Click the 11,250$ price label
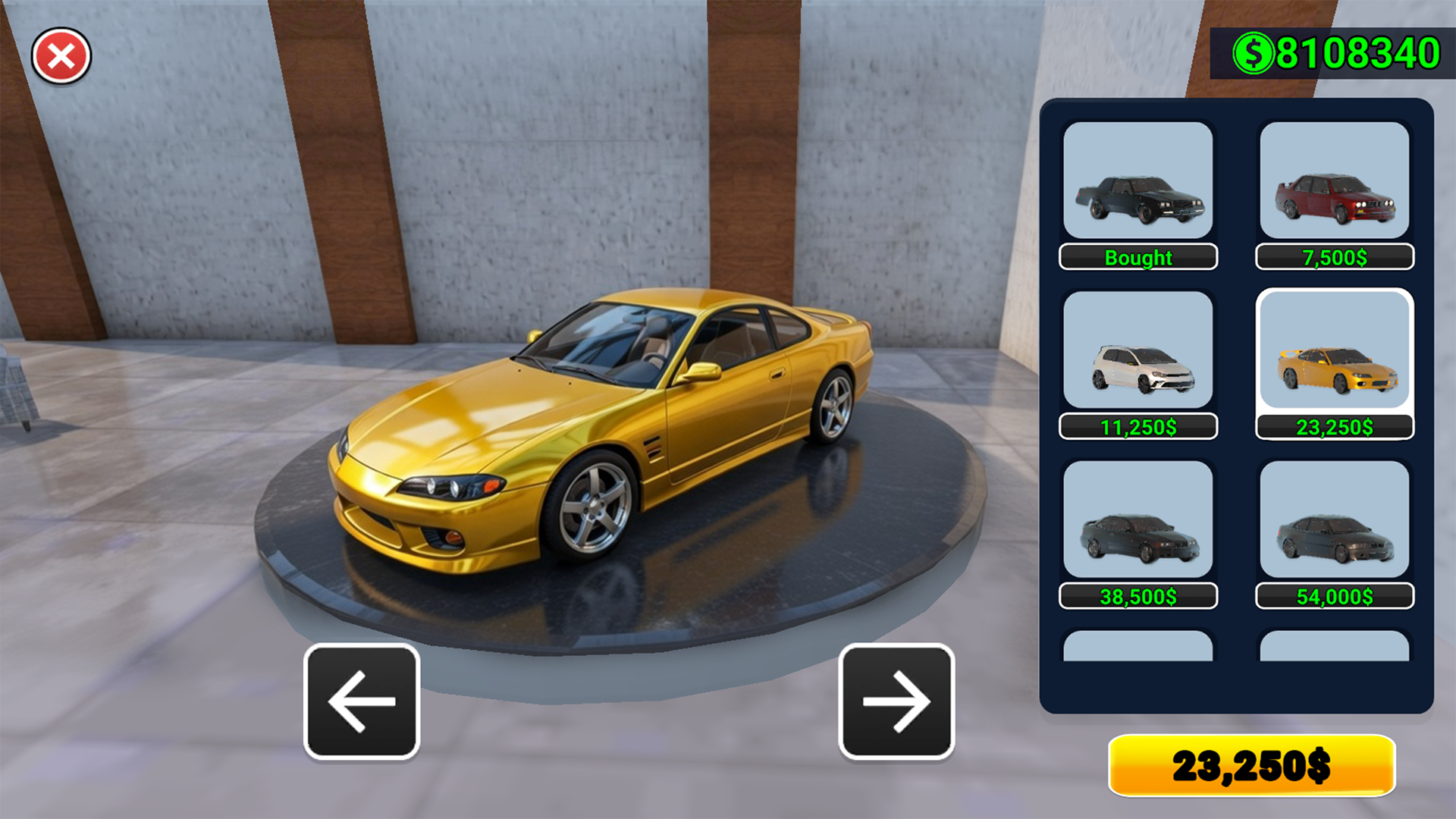The height and width of the screenshot is (819, 1456). (1139, 426)
